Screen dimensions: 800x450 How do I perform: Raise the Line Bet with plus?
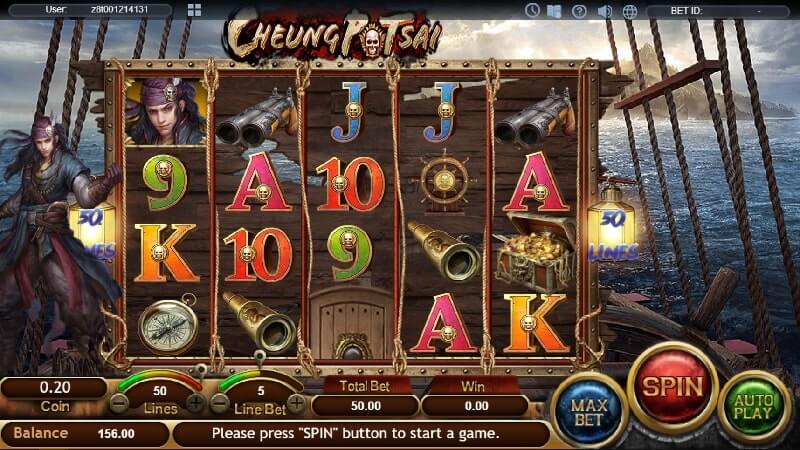tap(297, 403)
